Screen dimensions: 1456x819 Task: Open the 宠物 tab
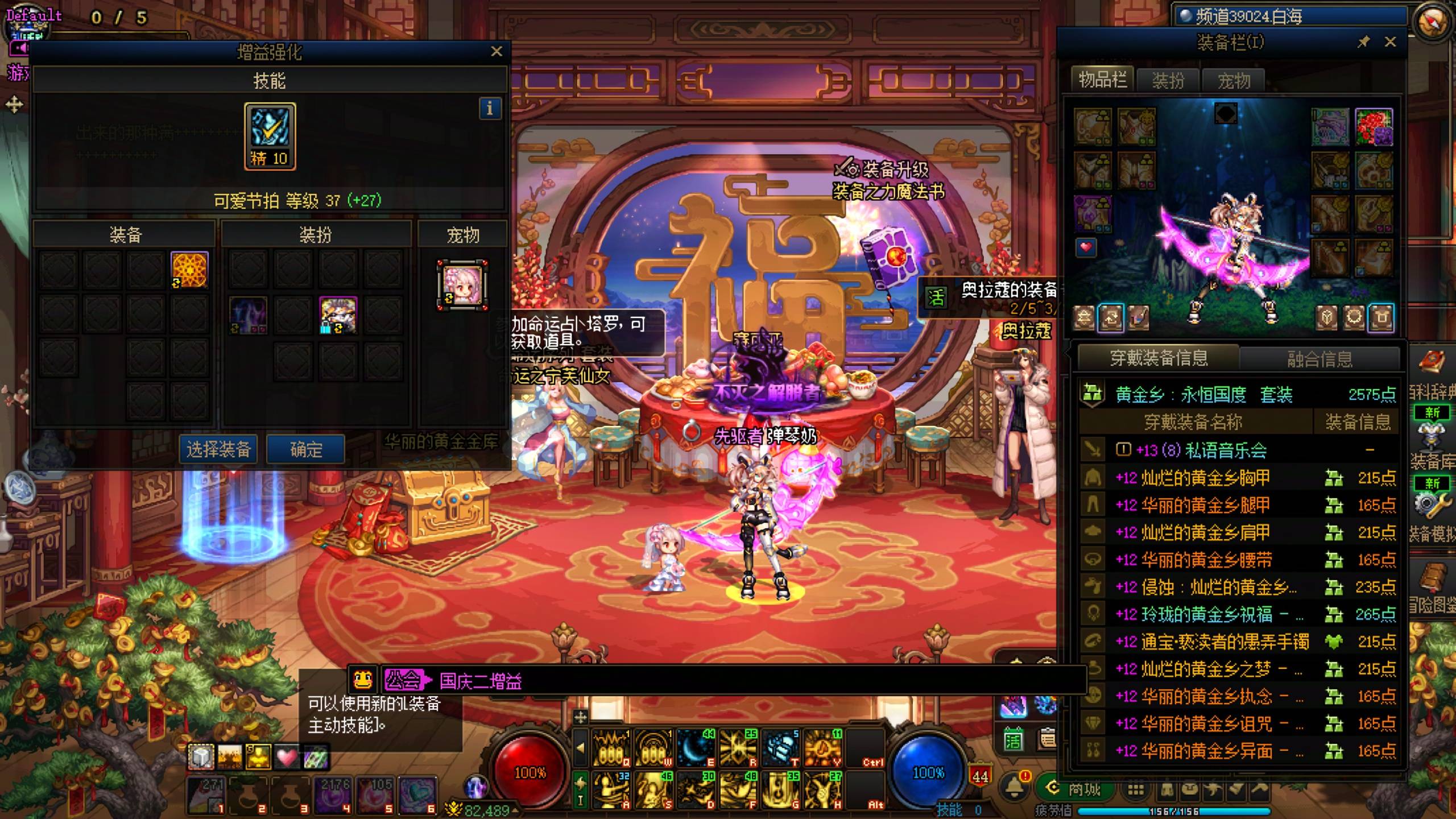[1233, 81]
